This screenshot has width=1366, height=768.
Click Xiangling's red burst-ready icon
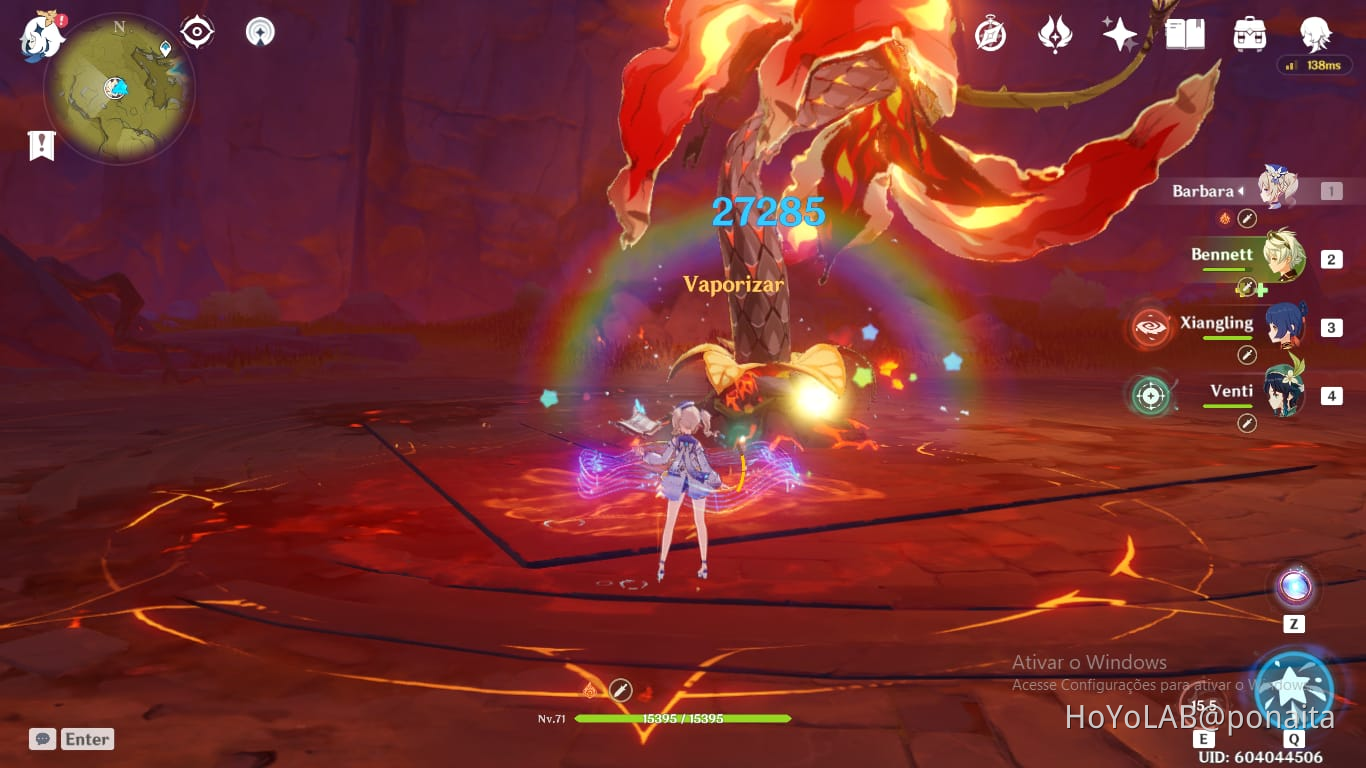(1148, 327)
